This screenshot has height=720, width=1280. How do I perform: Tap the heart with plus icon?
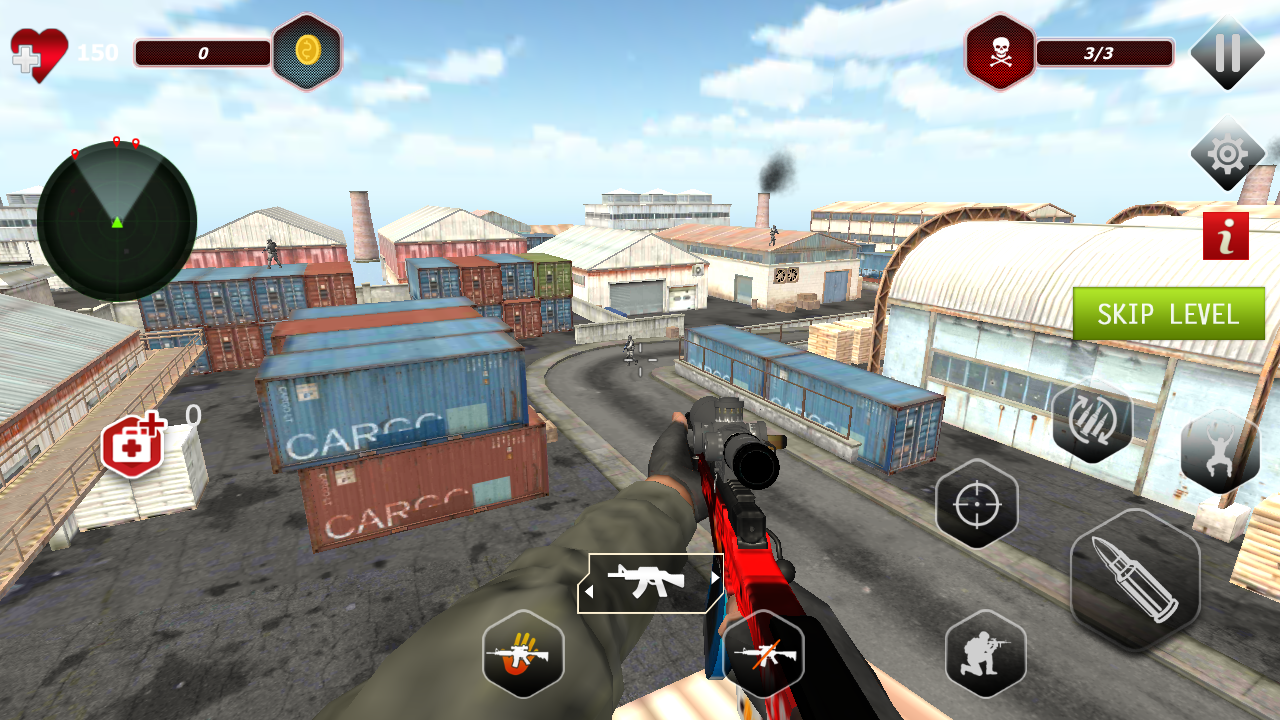tap(38, 53)
